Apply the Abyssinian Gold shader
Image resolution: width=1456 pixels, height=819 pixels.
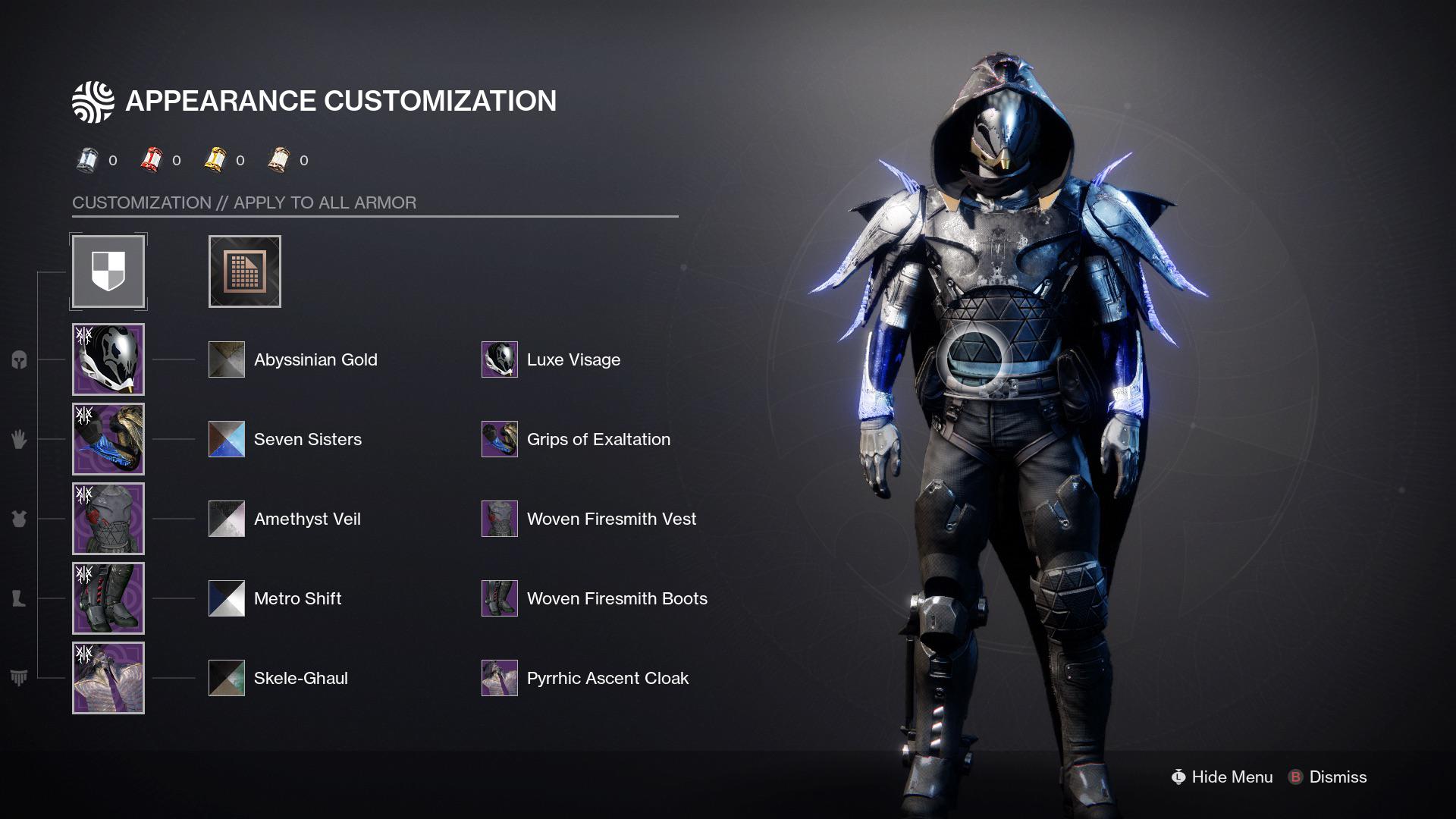click(x=224, y=359)
